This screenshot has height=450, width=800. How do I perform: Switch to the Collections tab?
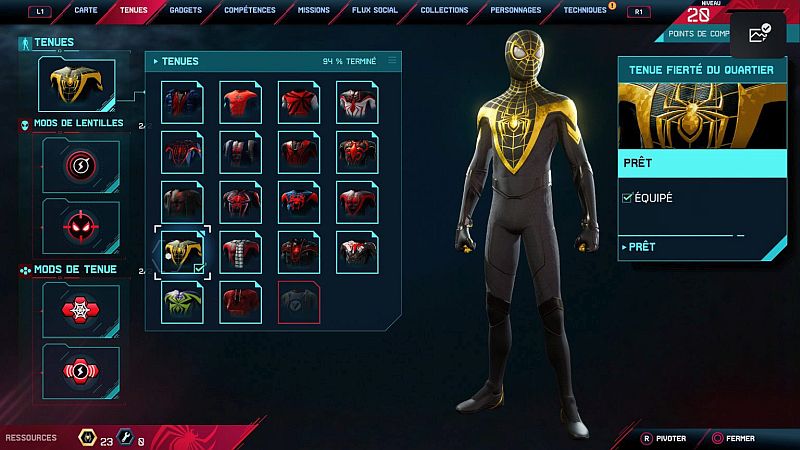[x=444, y=10]
